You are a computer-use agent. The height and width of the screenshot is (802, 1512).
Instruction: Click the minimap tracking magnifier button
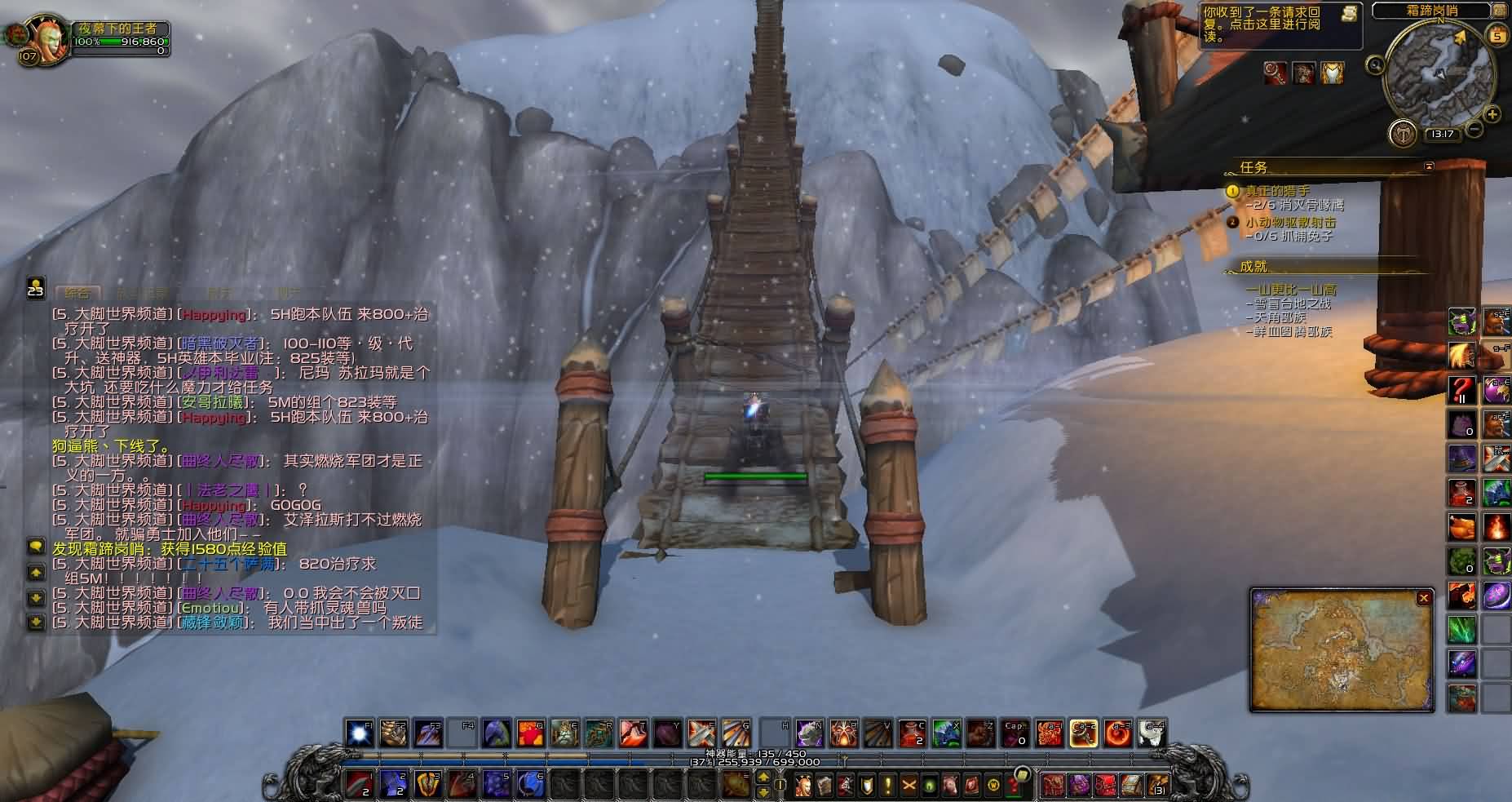click(1376, 65)
